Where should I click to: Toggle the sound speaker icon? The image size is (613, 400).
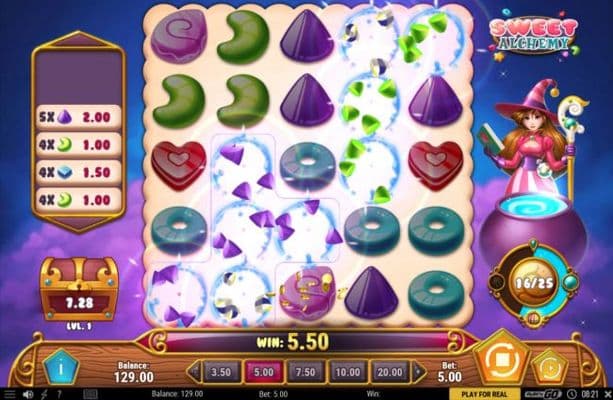pyautogui.click(x=28, y=392)
